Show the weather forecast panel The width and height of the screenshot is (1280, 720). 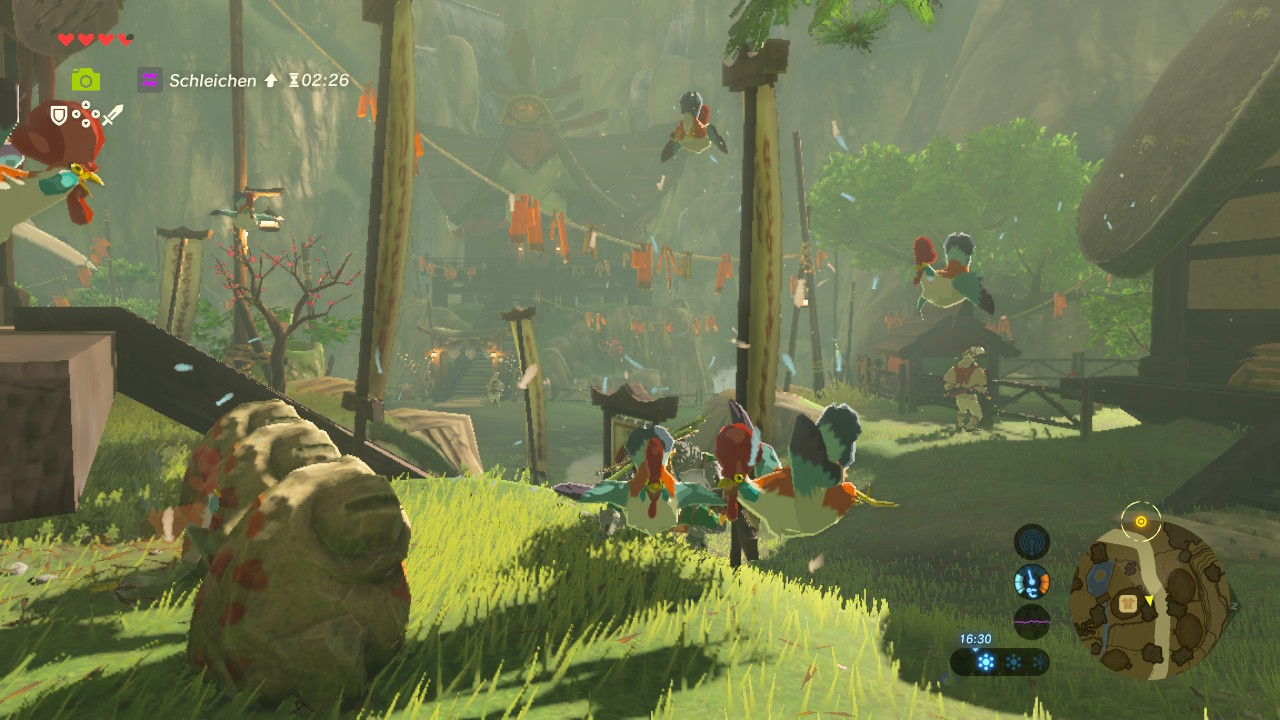1000,662
